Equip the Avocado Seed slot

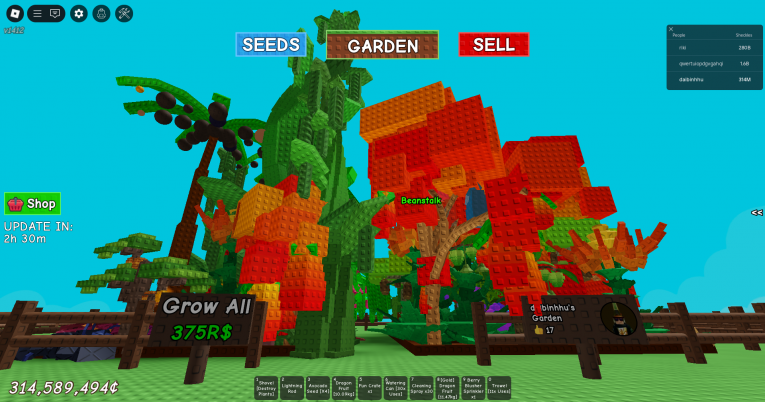(x=318, y=388)
